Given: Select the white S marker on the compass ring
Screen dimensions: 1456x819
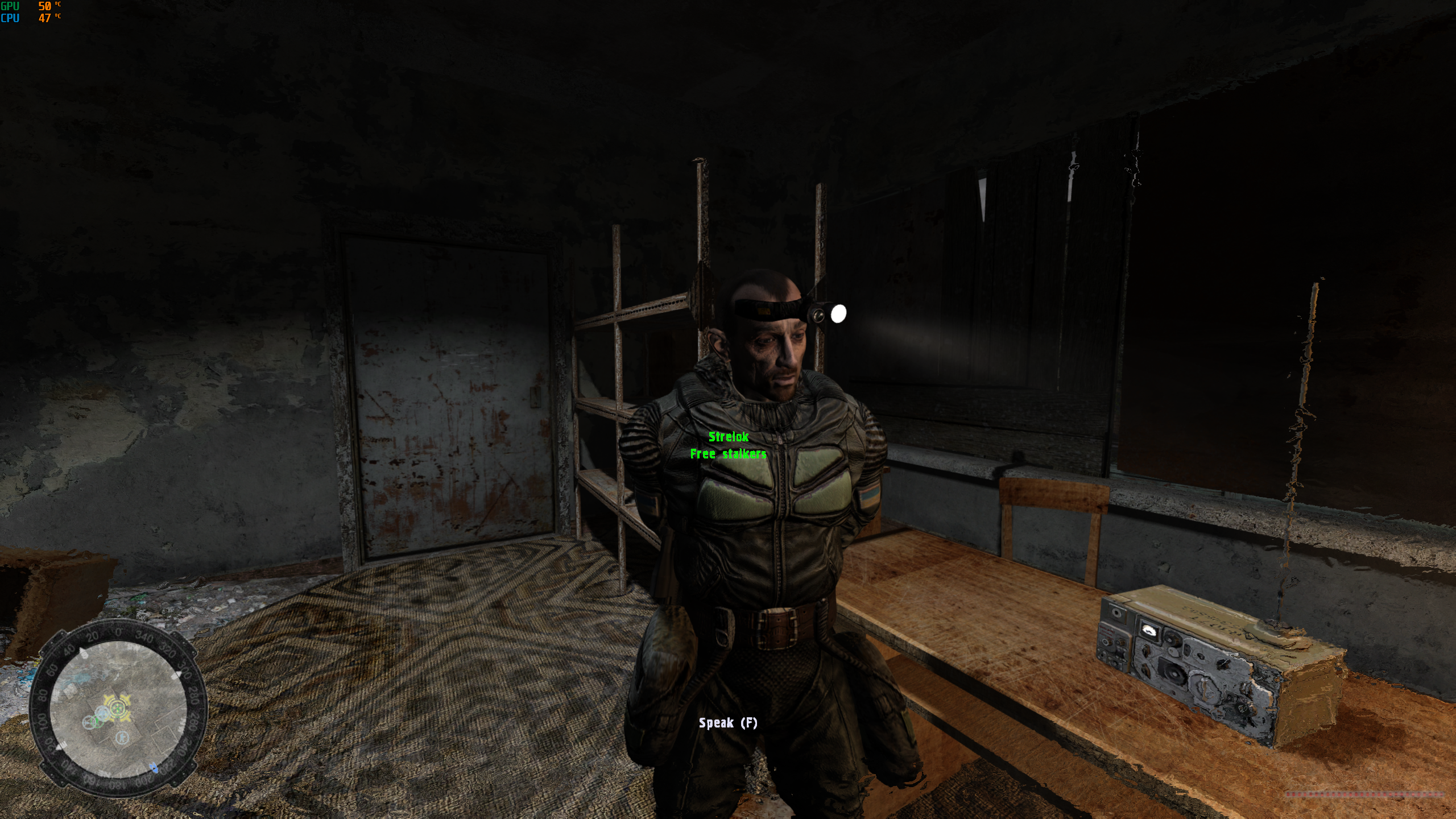Looking at the screenshot, I should pos(84,653).
